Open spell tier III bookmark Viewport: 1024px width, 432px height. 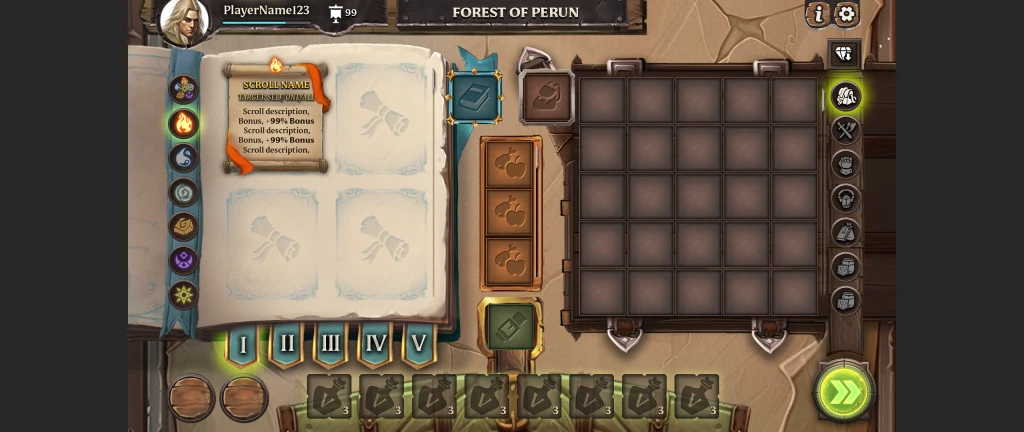pos(330,345)
